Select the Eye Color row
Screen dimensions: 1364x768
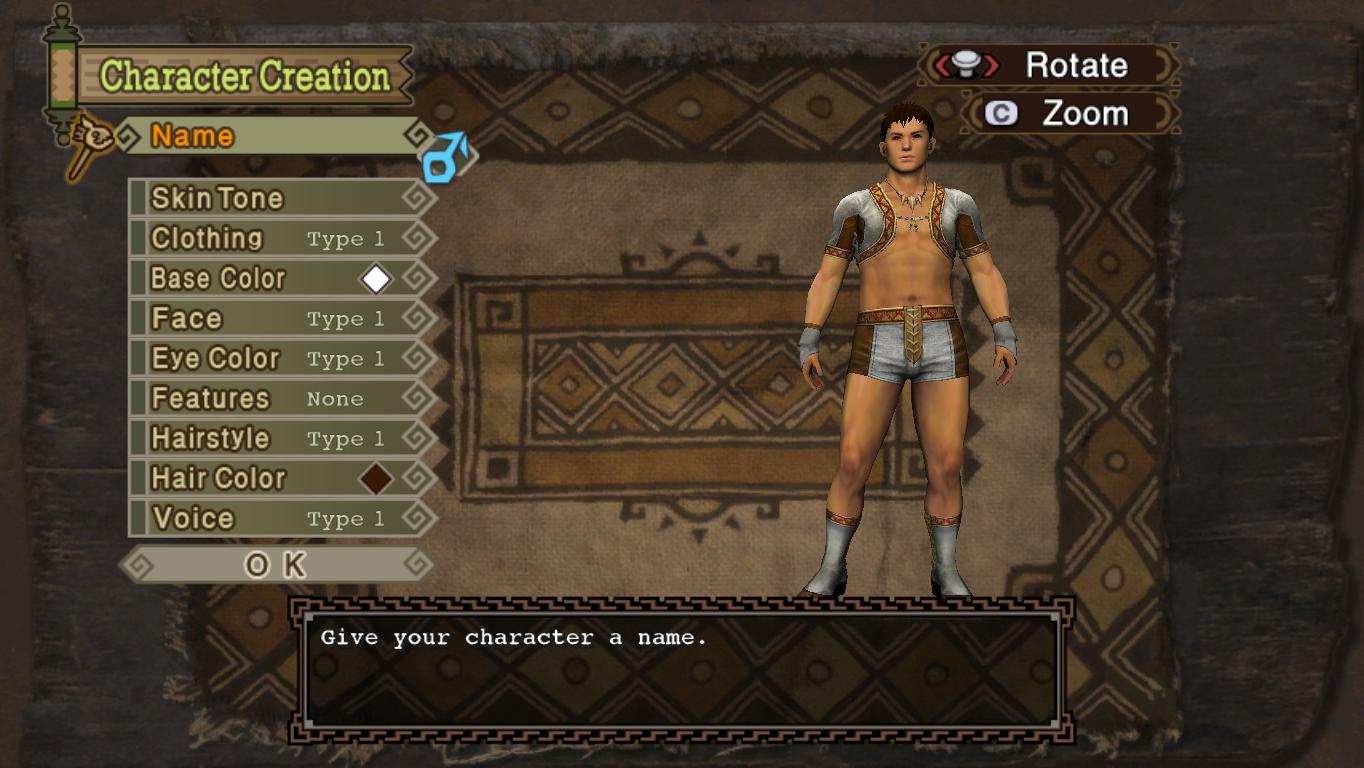[x=280, y=358]
